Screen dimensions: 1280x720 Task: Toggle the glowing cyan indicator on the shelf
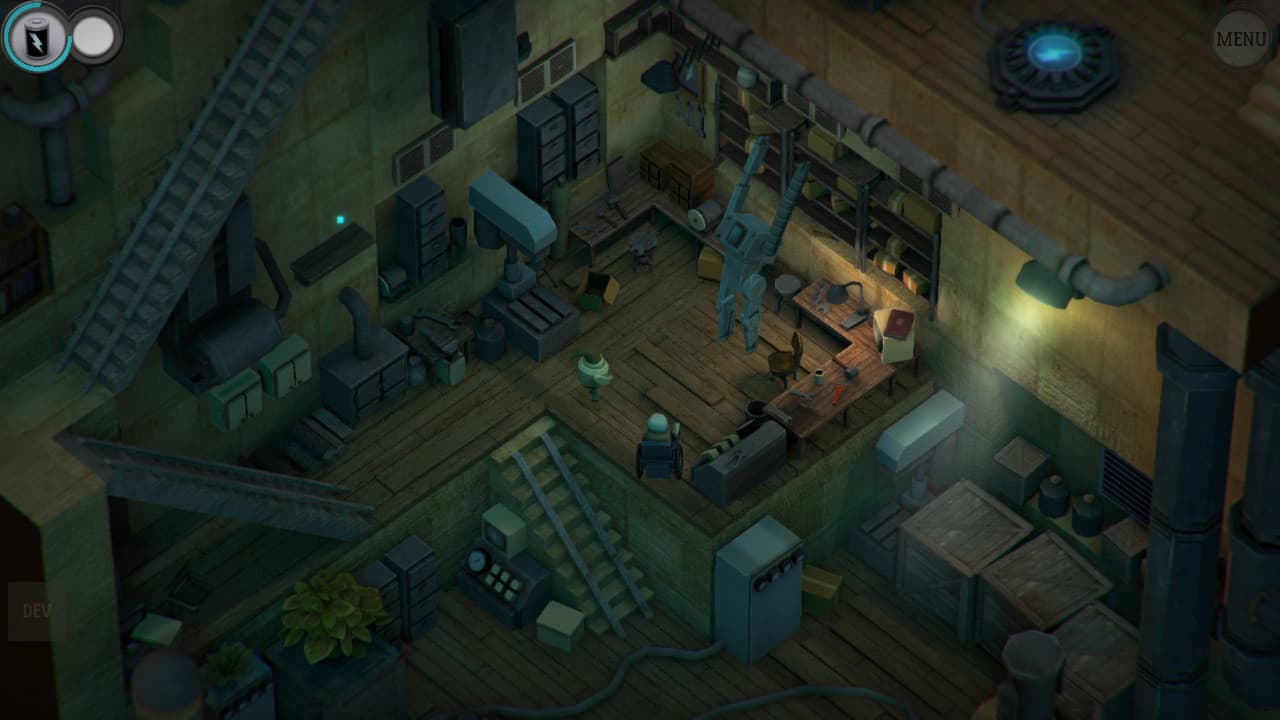click(339, 217)
